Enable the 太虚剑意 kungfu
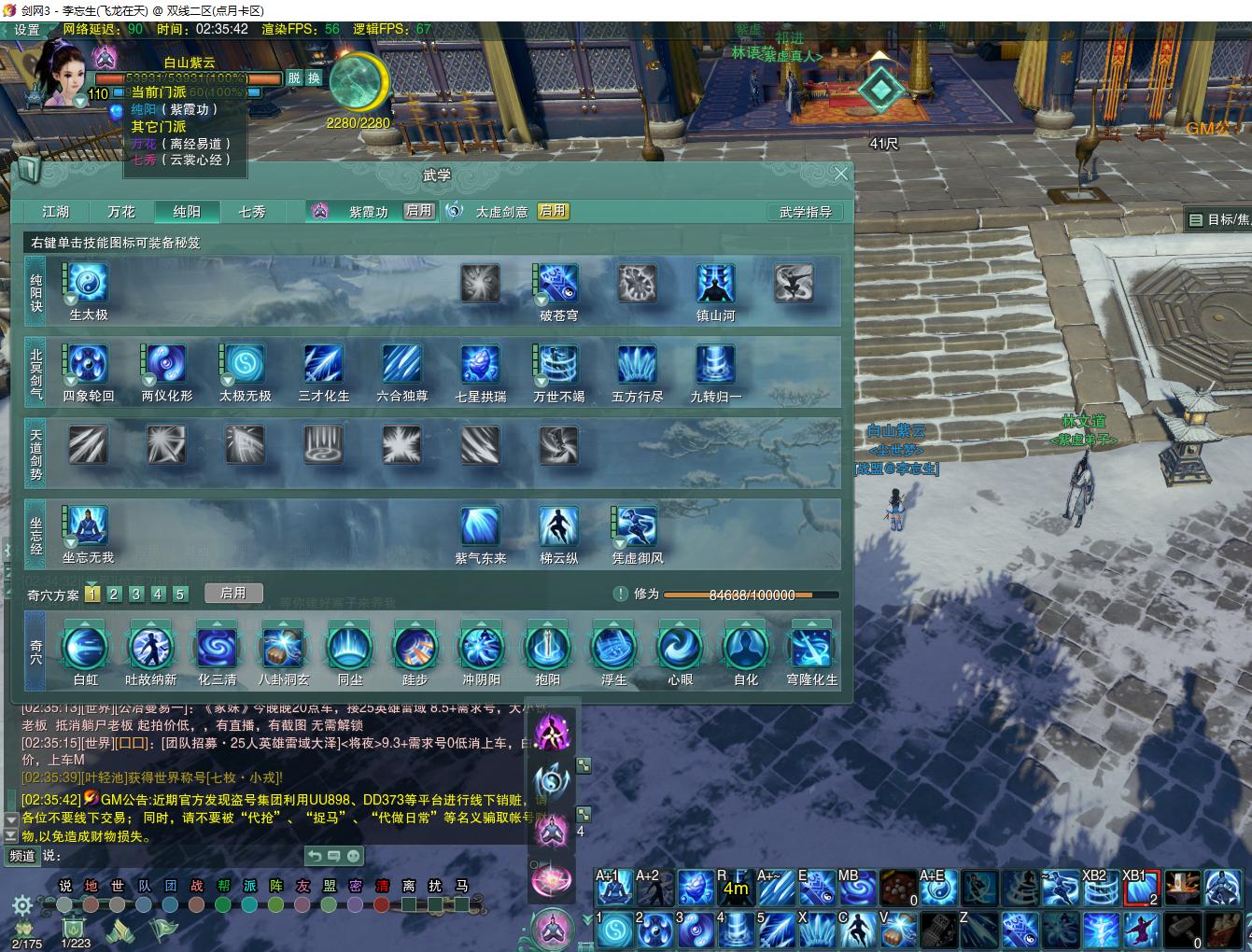Viewport: 1252px width, 952px height. [553, 211]
